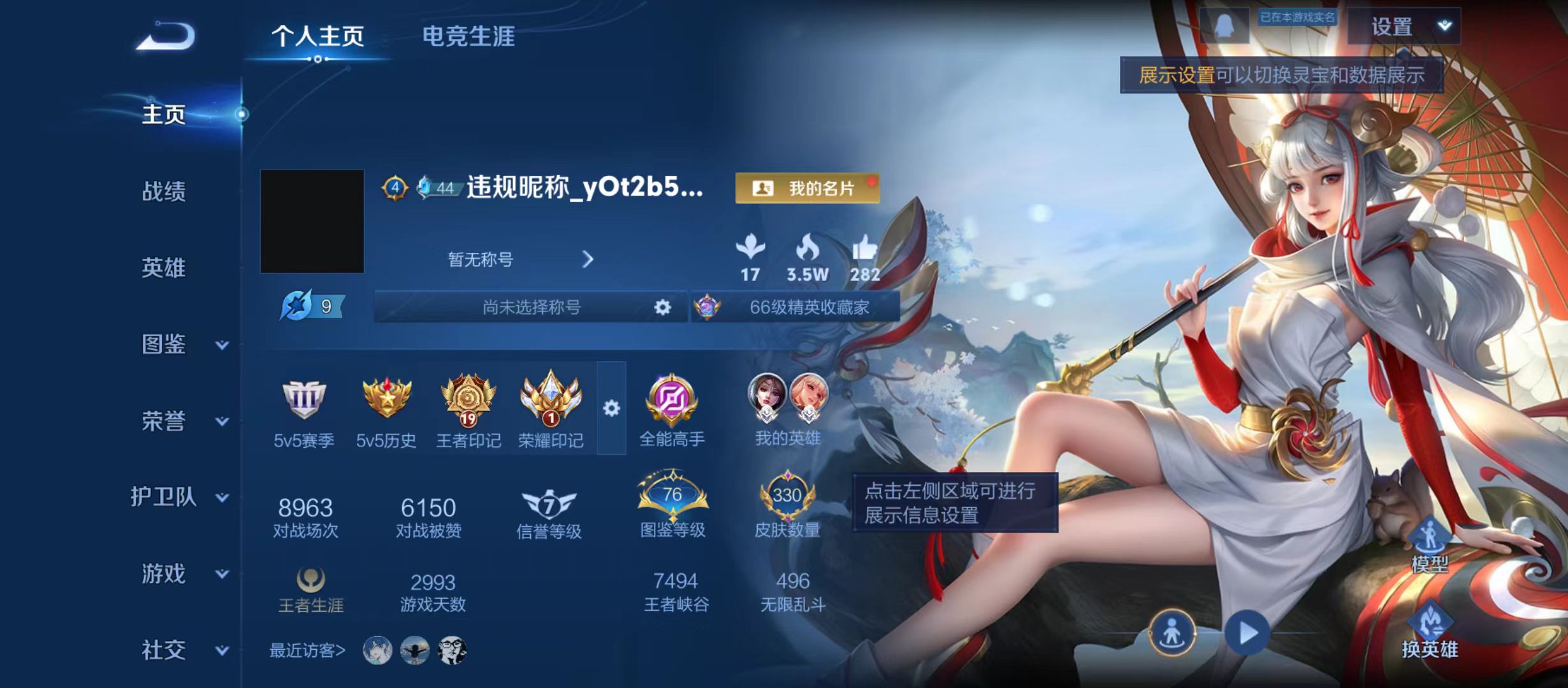Switch to the 电竞生涯 tab

[x=470, y=37]
